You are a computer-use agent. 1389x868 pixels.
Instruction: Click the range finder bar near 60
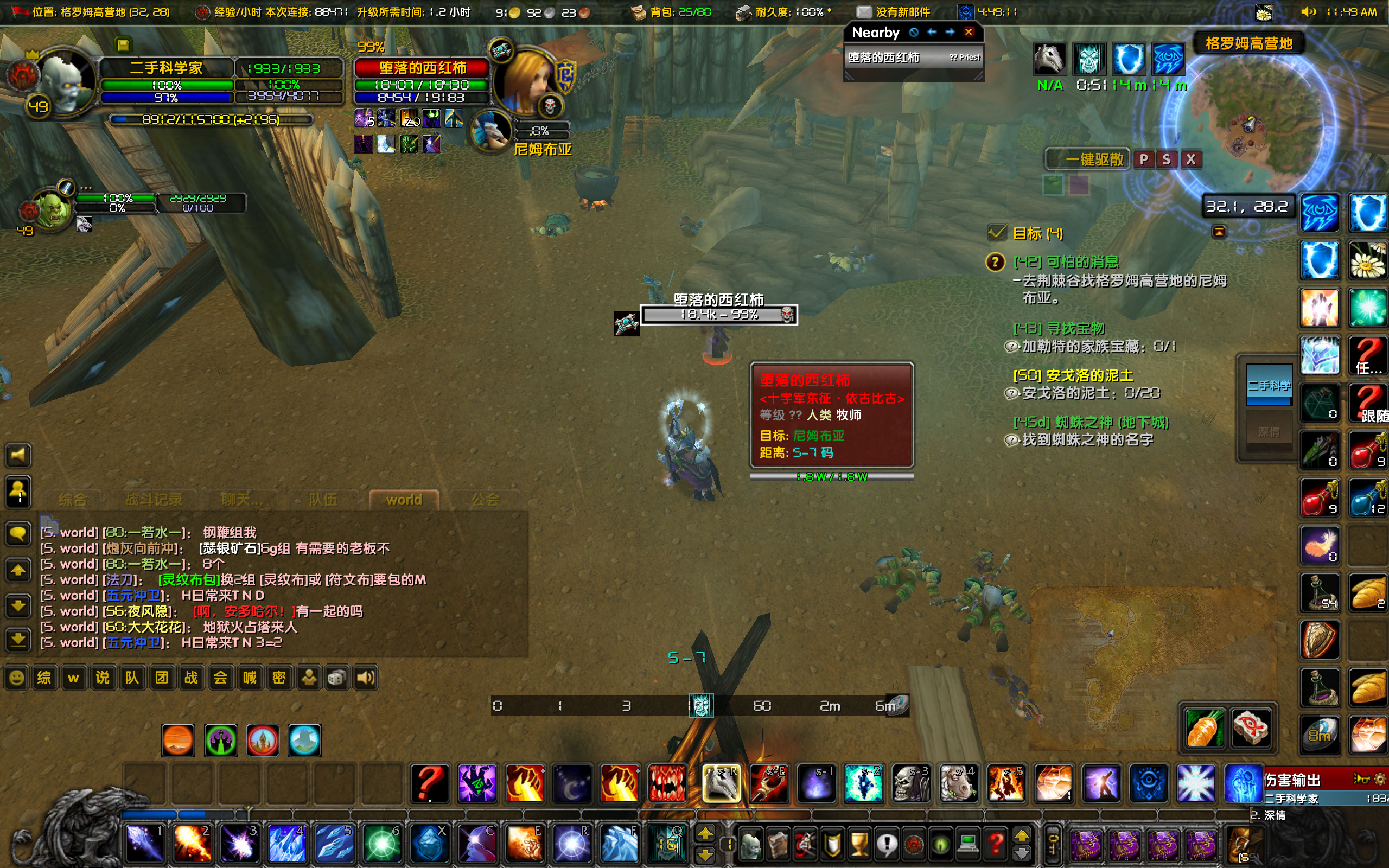(763, 706)
